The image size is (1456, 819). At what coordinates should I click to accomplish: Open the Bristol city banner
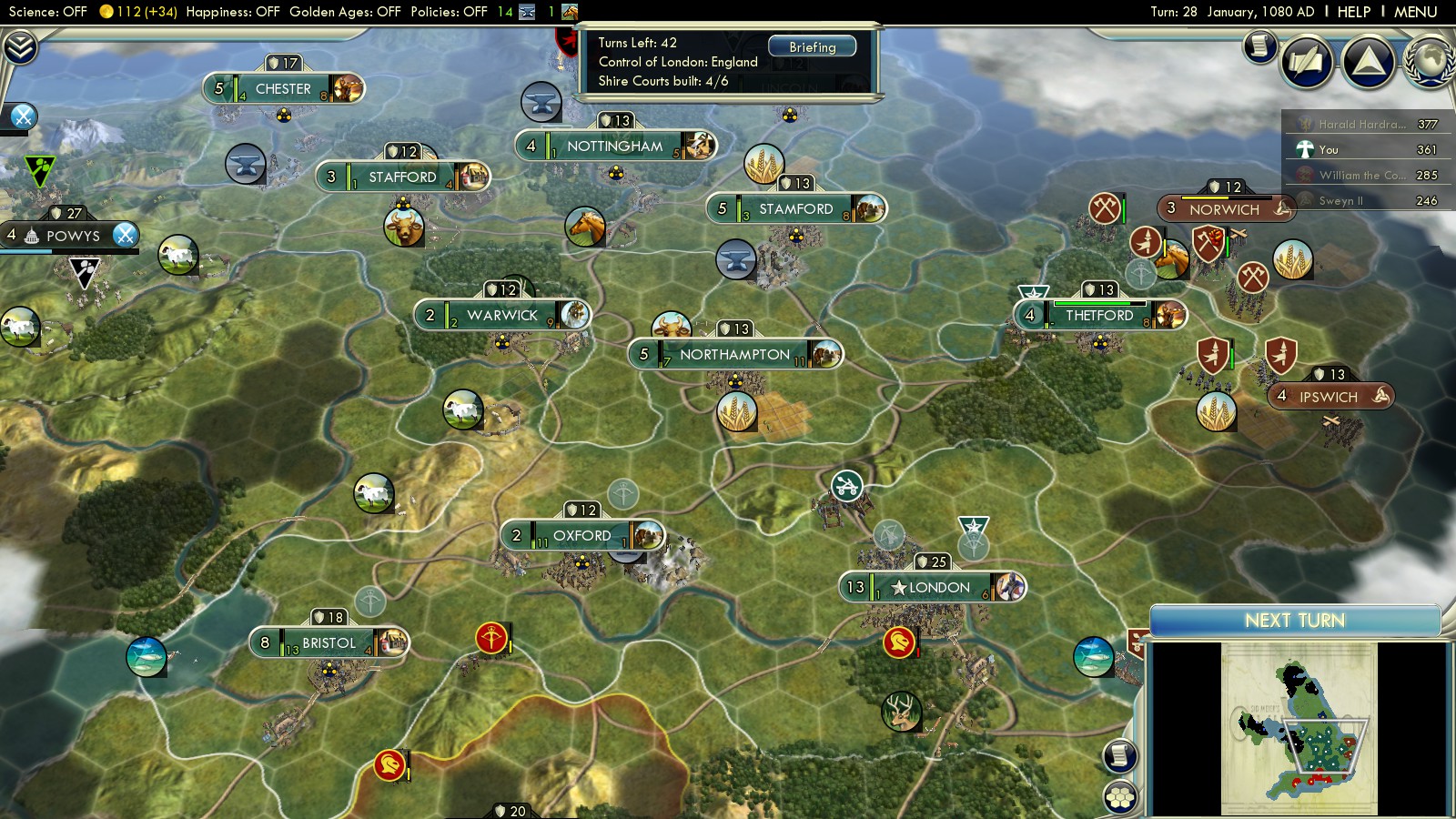point(329,642)
